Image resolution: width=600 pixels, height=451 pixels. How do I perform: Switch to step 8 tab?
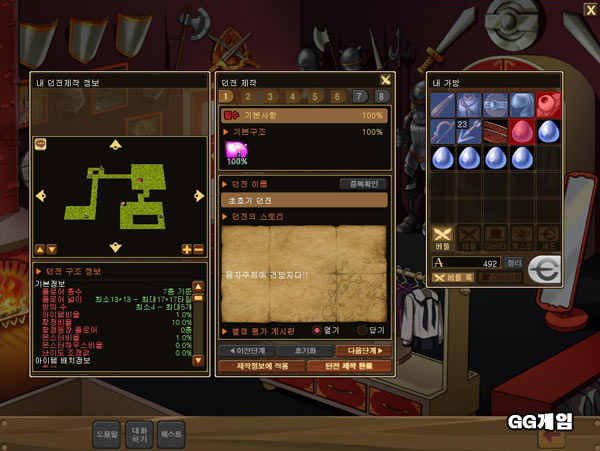tap(381, 97)
